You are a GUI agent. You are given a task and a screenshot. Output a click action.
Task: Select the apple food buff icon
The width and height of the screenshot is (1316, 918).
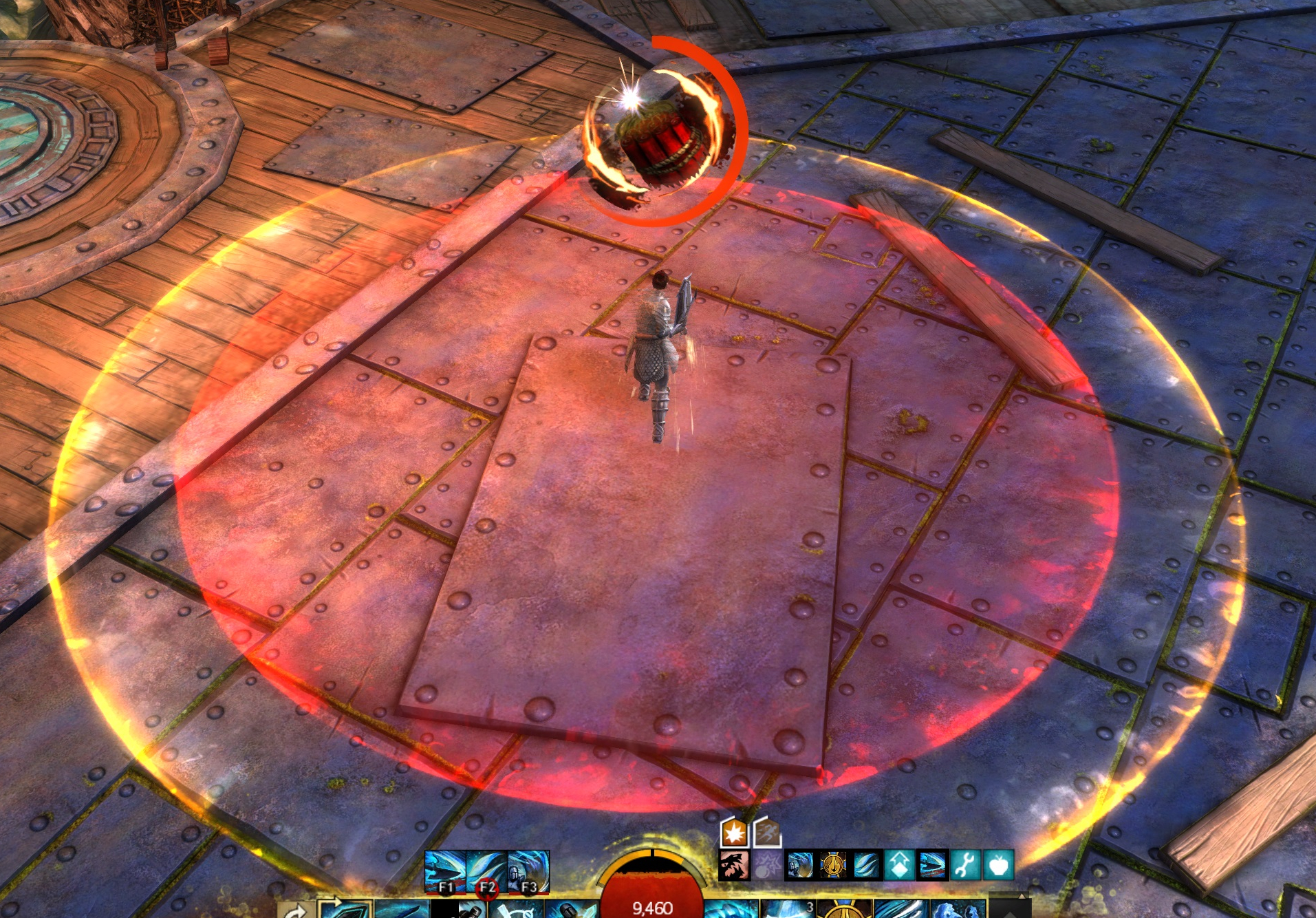998,866
